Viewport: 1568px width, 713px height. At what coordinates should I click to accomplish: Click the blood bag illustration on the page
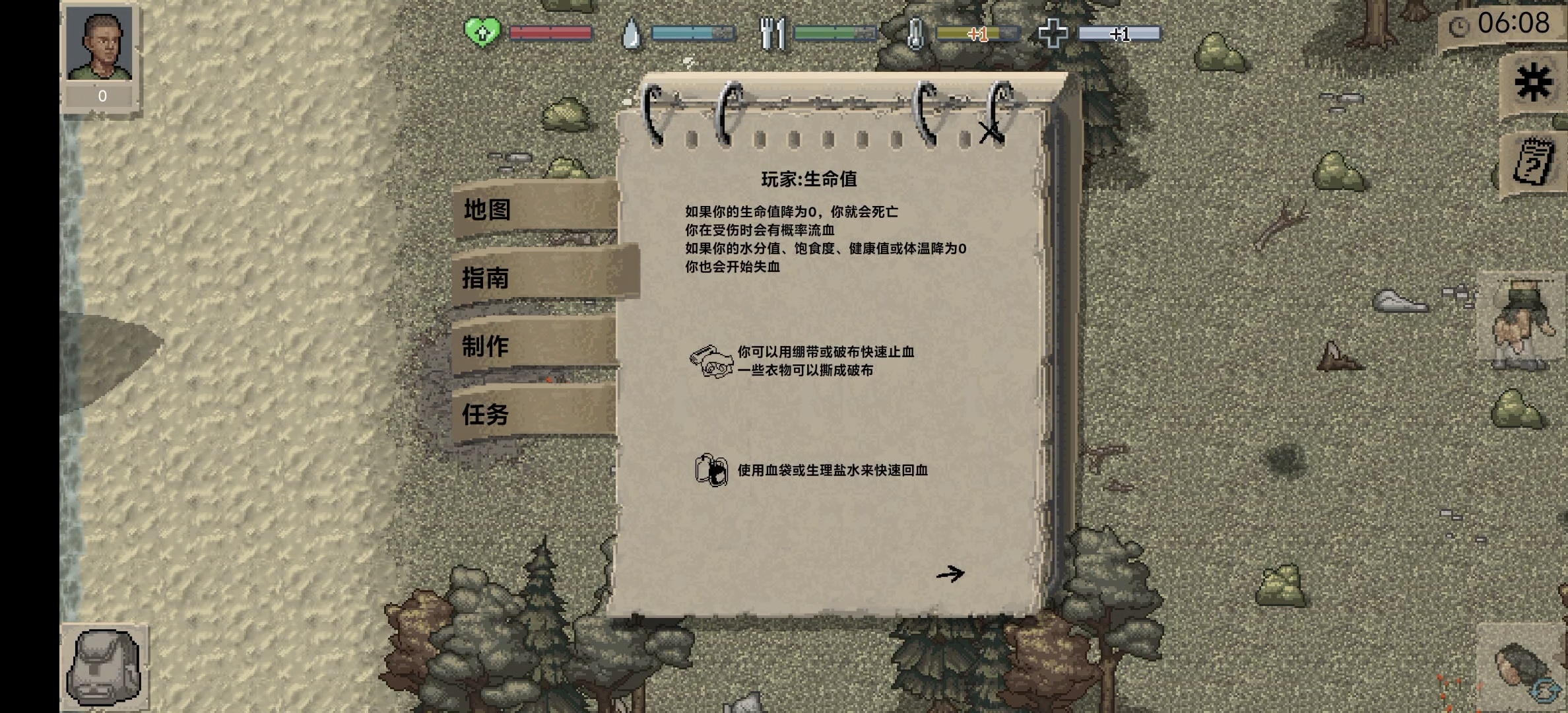click(713, 471)
